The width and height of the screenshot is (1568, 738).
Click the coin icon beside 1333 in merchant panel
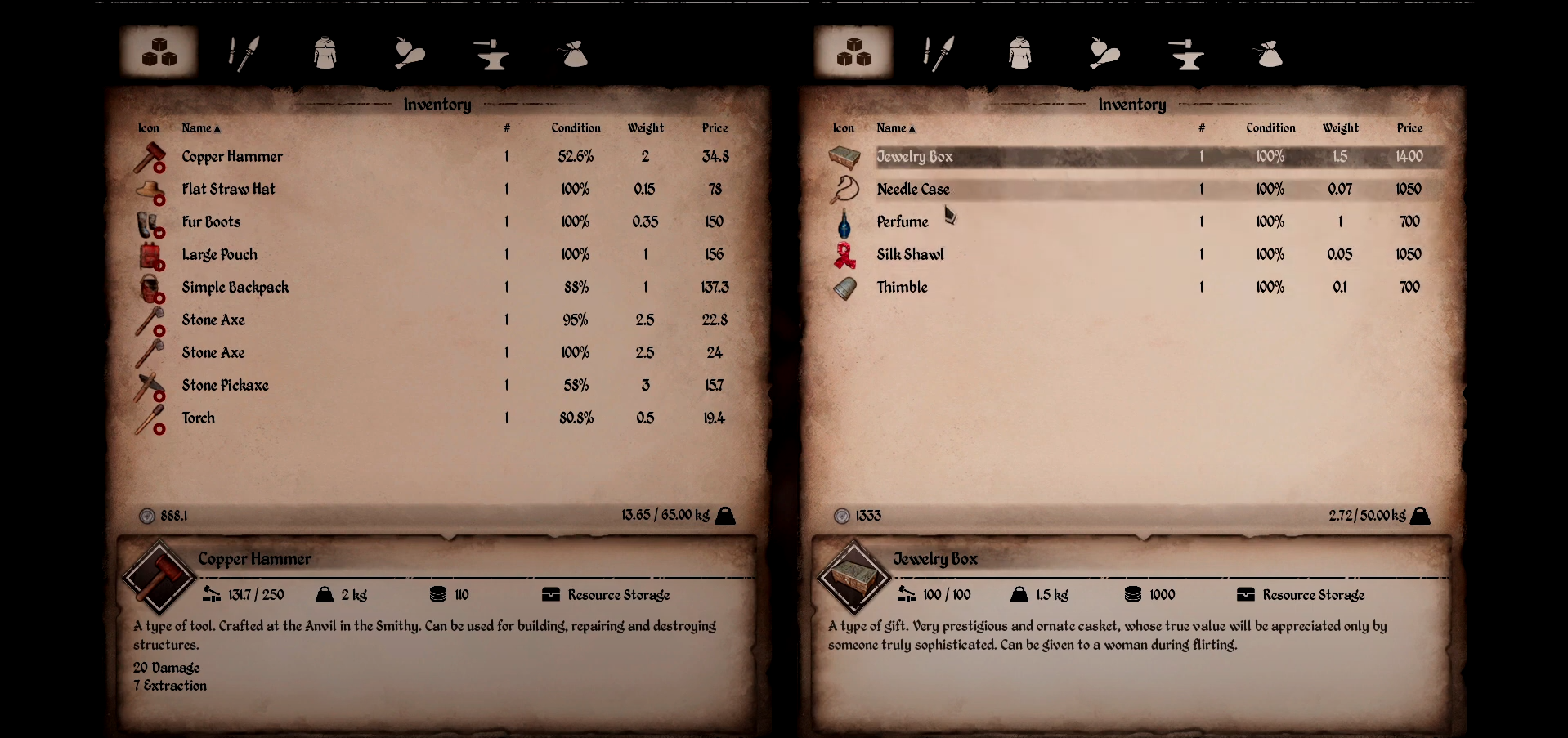click(842, 515)
